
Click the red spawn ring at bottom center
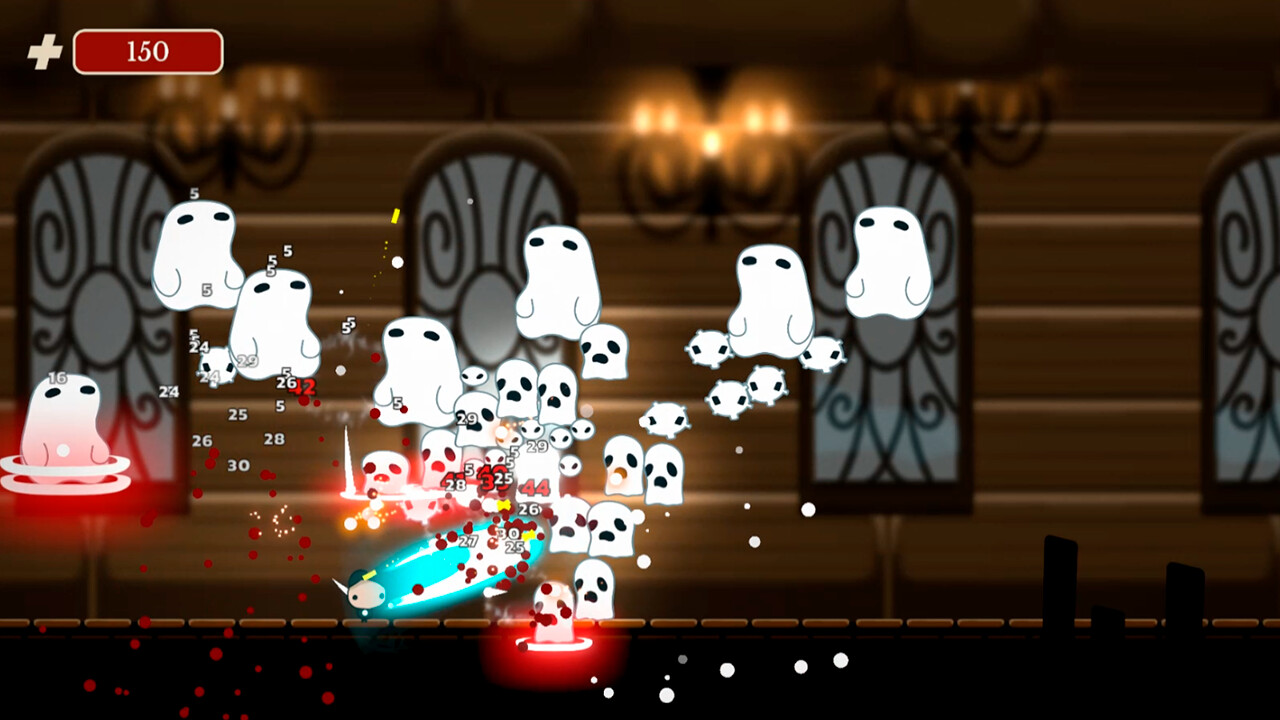pos(555,645)
